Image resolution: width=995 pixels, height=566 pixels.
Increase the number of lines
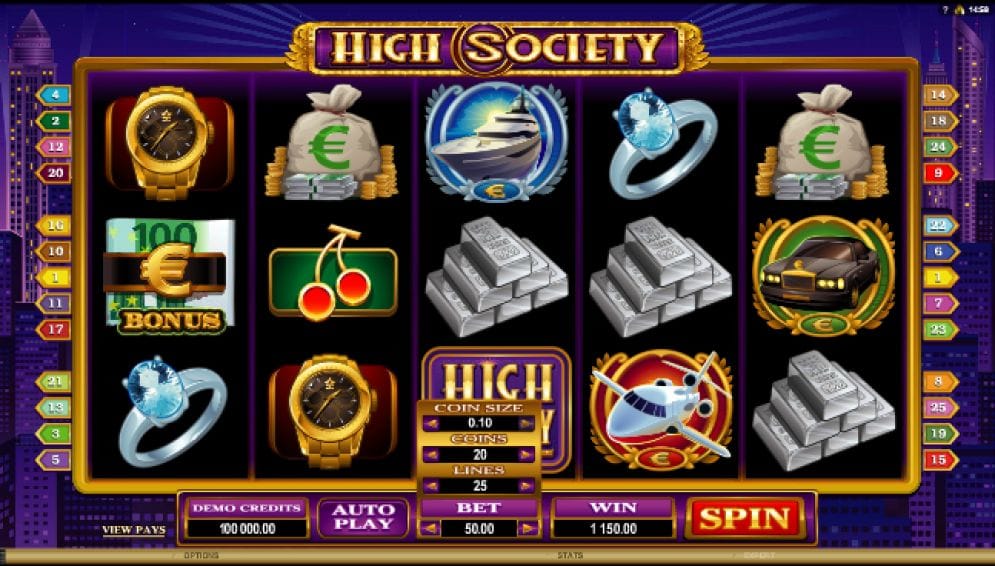pyautogui.click(x=527, y=486)
